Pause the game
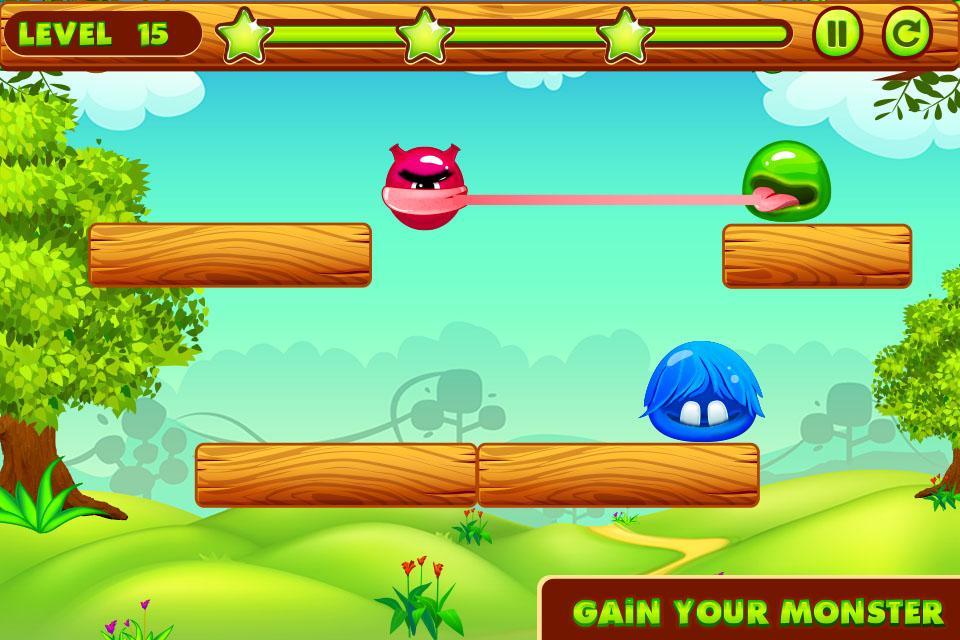This screenshot has height=640, width=960. (837, 34)
